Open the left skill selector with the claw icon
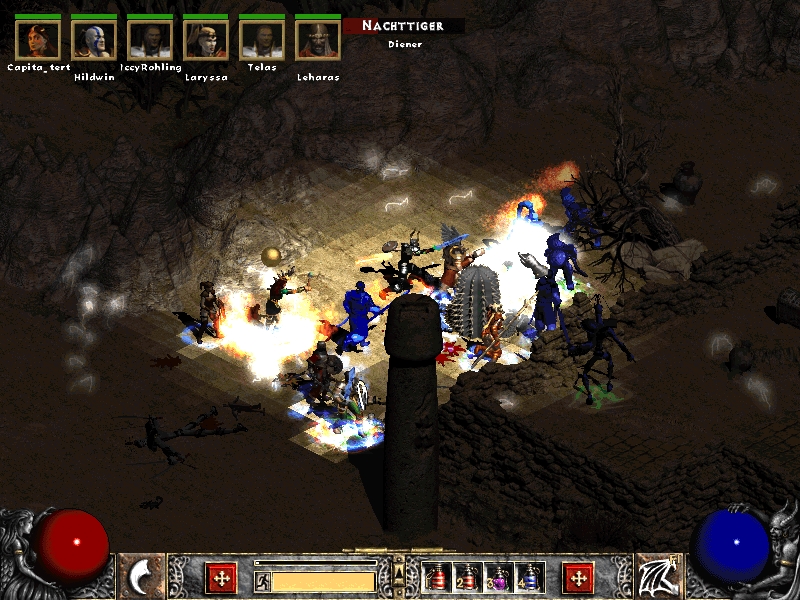The width and height of the screenshot is (800, 600). pos(141,576)
